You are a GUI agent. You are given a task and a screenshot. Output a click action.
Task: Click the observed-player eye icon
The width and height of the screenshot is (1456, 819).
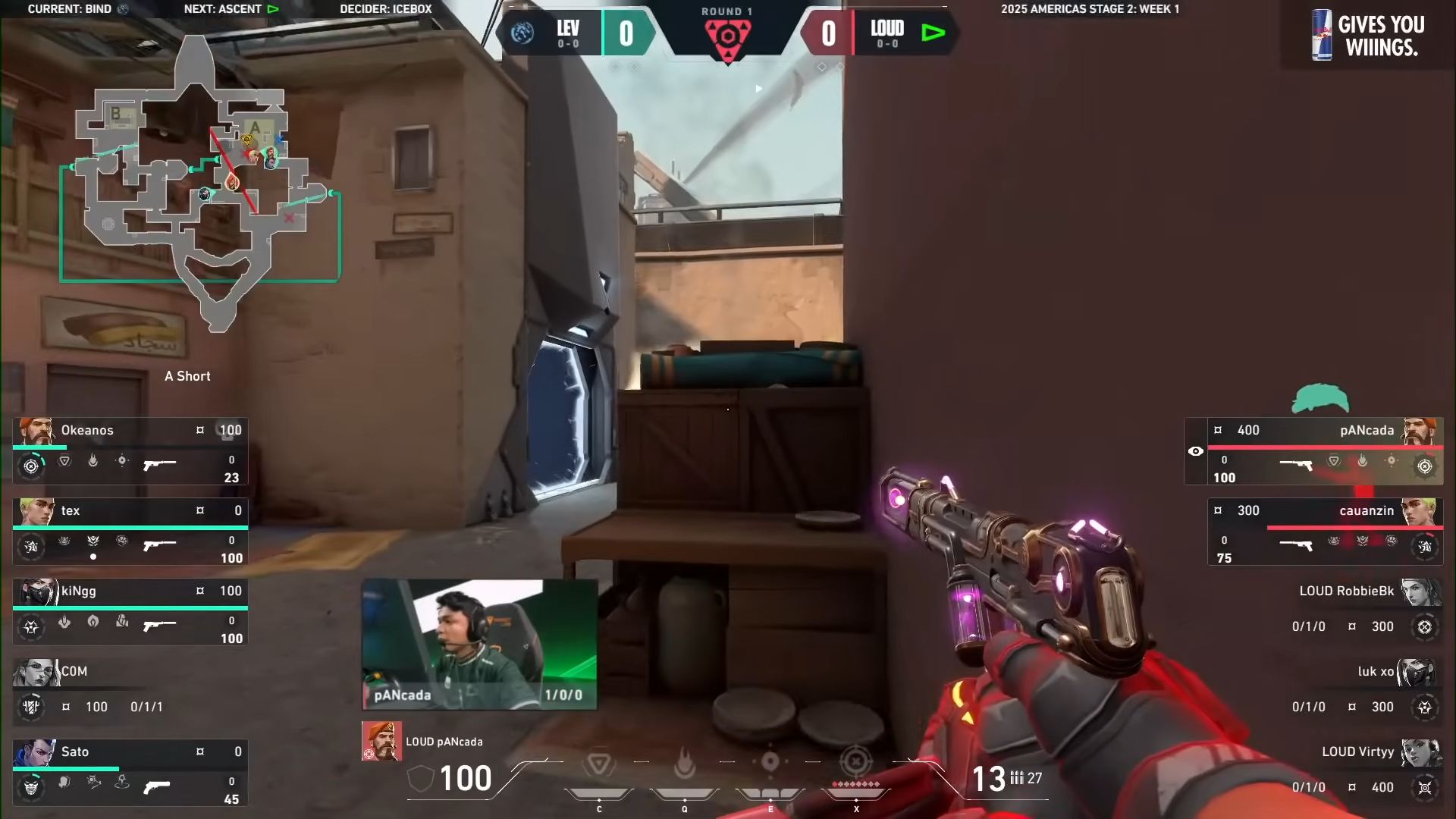click(x=1196, y=451)
